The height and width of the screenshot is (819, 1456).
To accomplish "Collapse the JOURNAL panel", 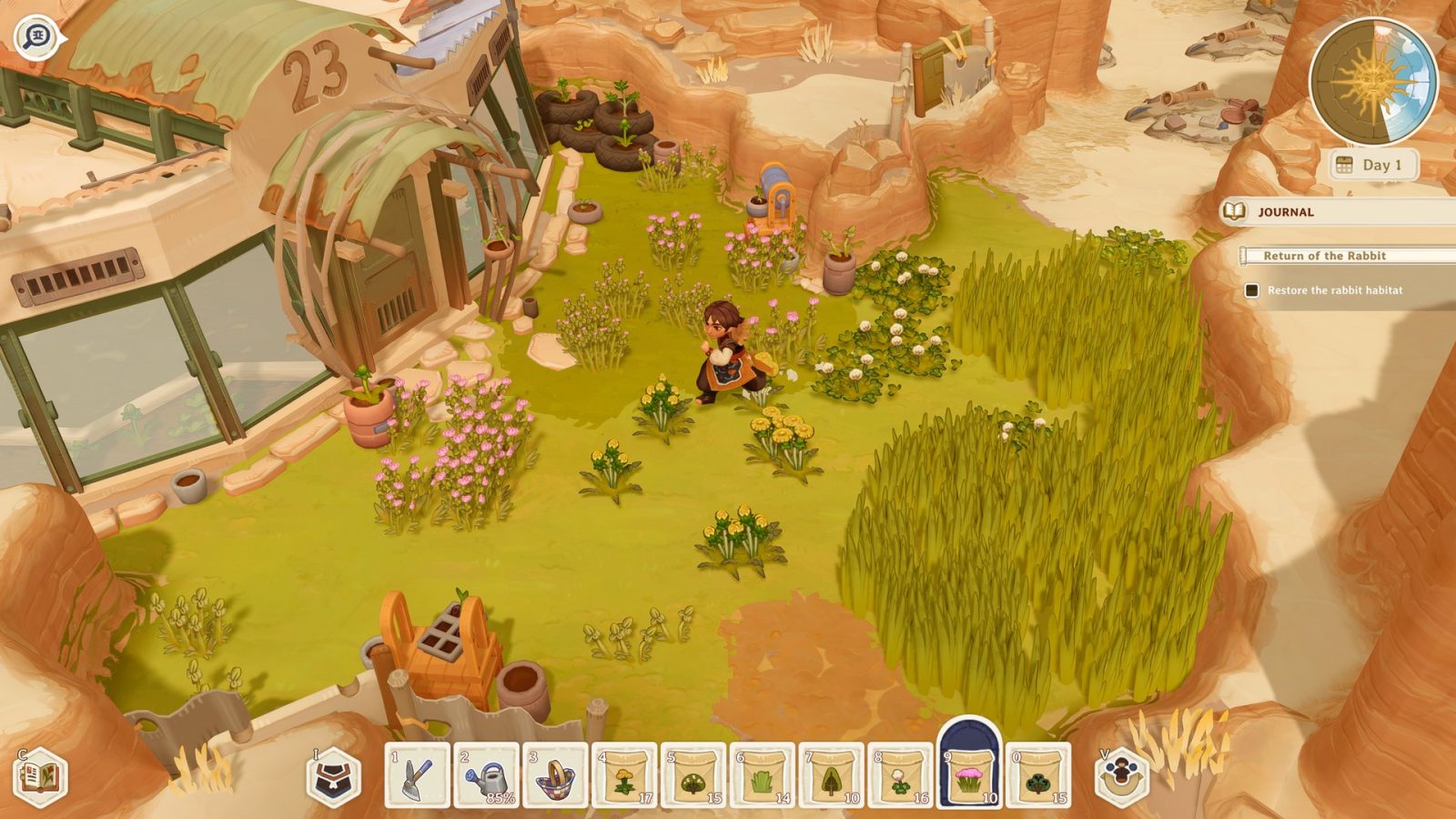I will pos(1288,211).
